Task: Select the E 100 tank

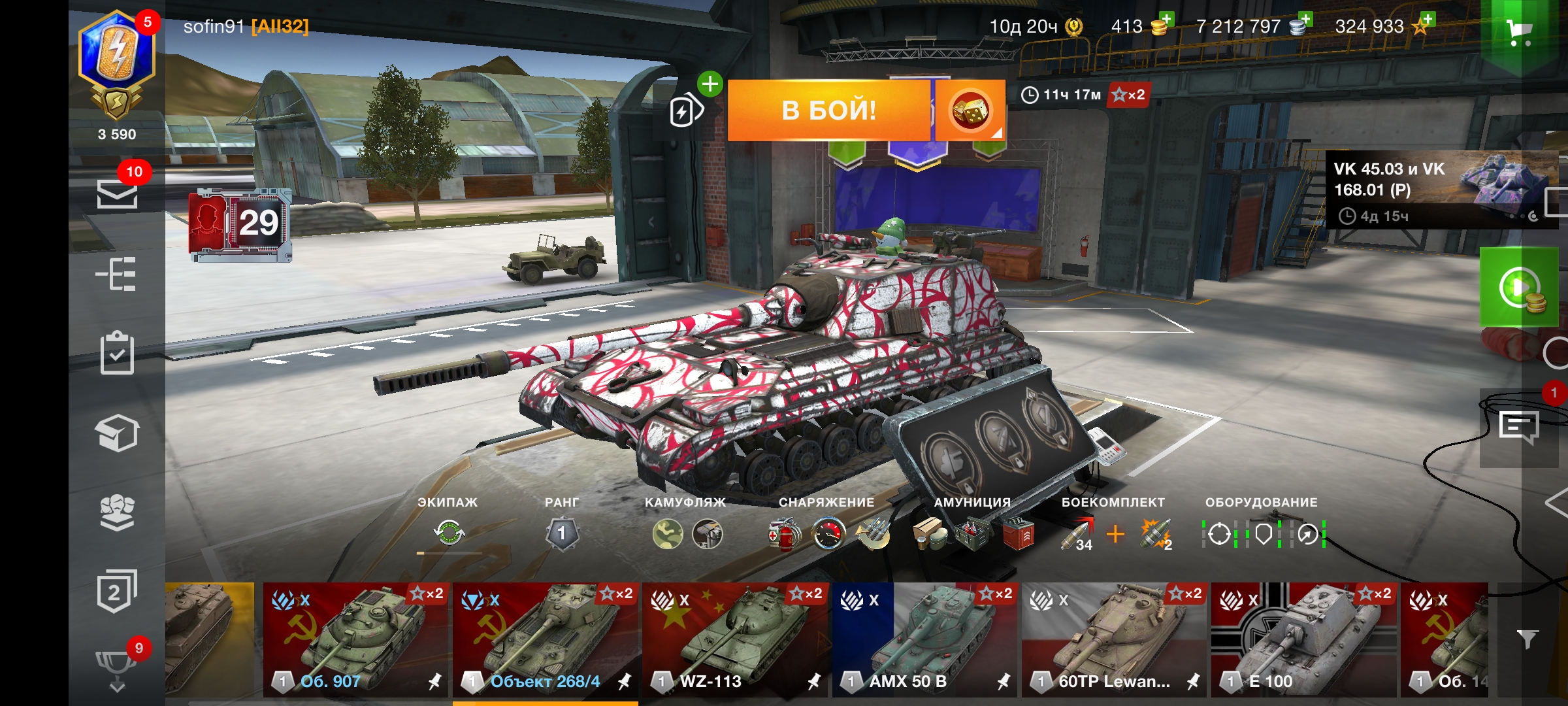Action: pyautogui.click(x=1303, y=639)
